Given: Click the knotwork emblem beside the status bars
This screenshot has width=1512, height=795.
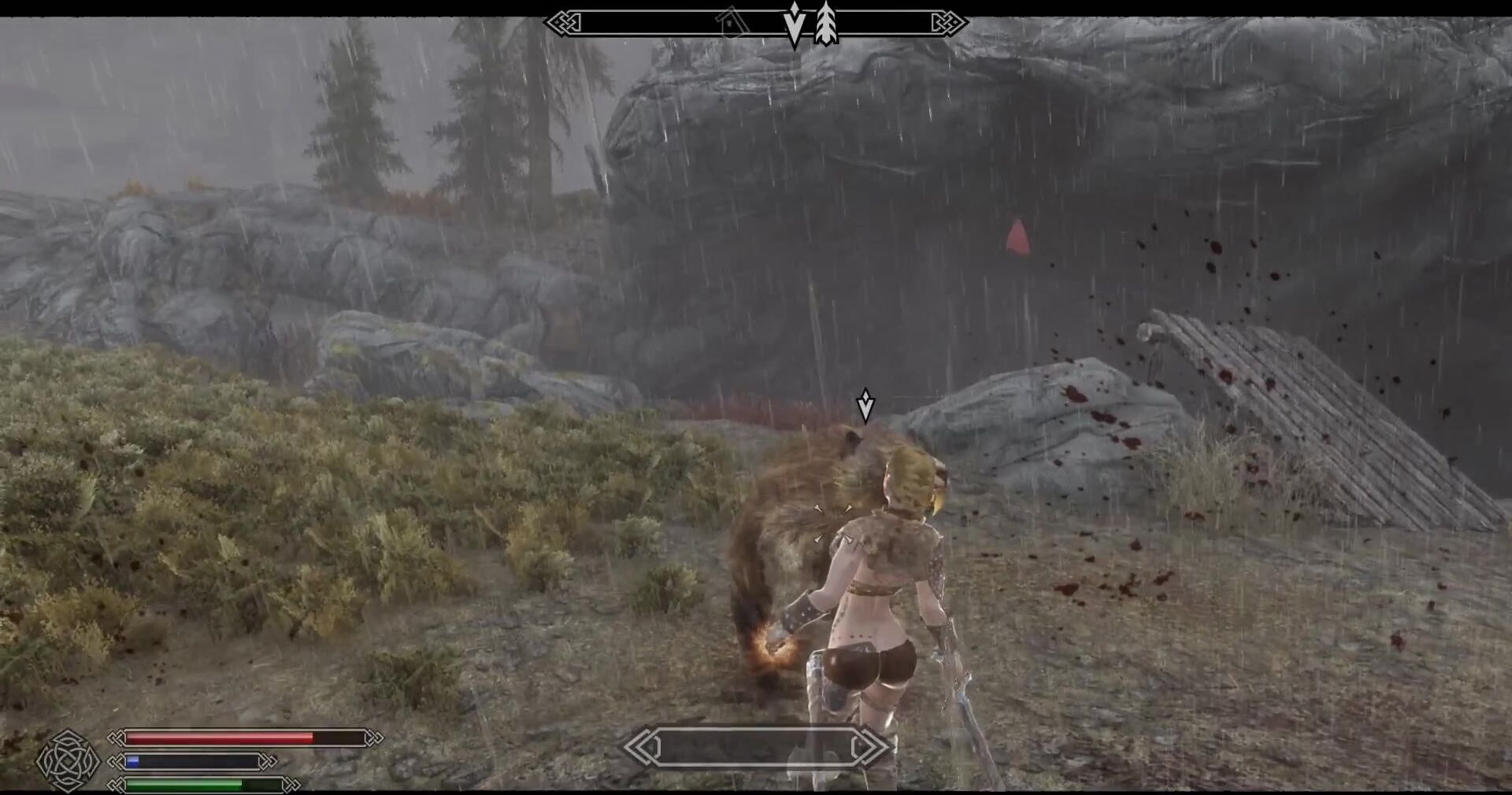Looking at the screenshot, I should point(69,760).
